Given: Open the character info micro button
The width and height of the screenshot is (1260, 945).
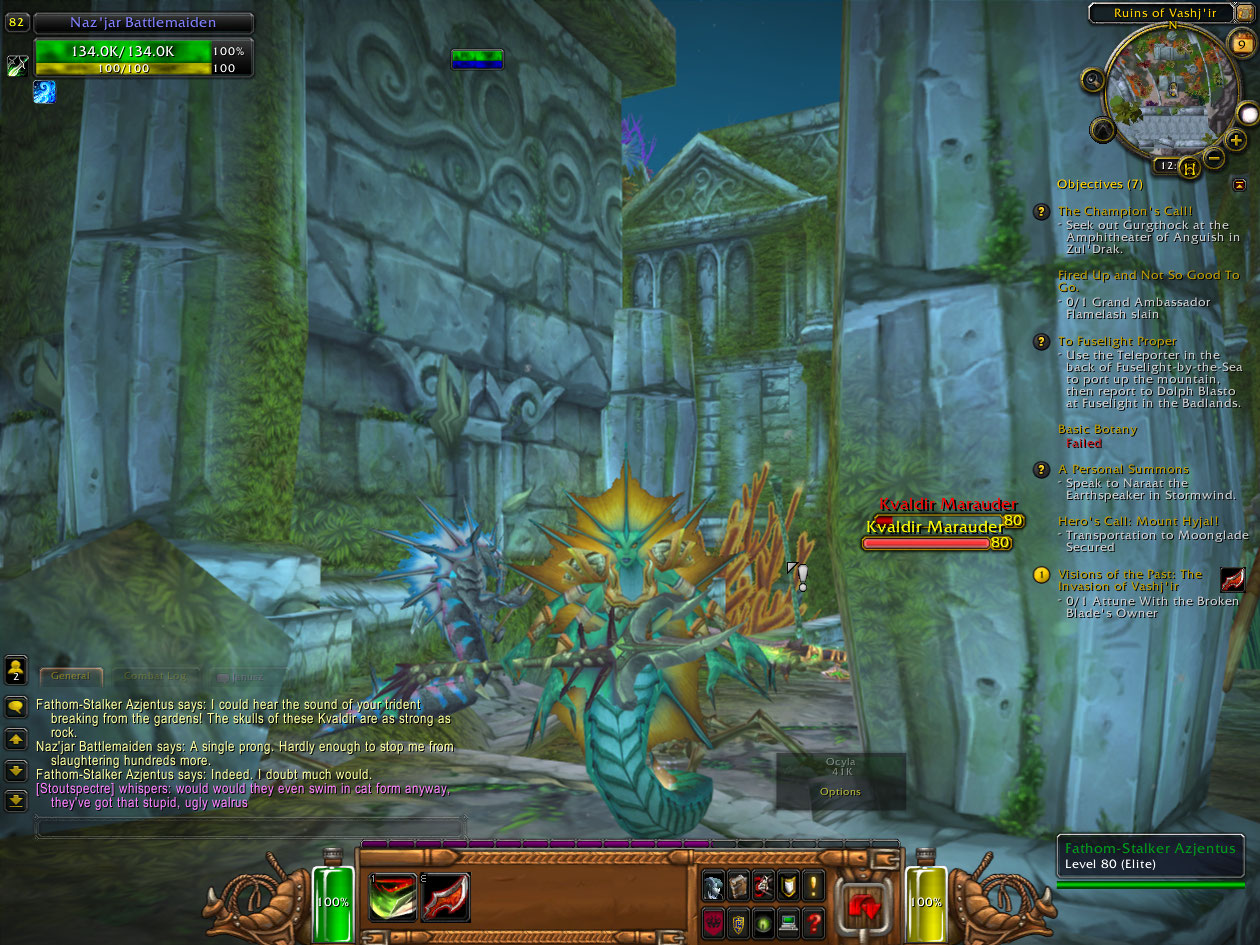Looking at the screenshot, I should pos(713,884).
